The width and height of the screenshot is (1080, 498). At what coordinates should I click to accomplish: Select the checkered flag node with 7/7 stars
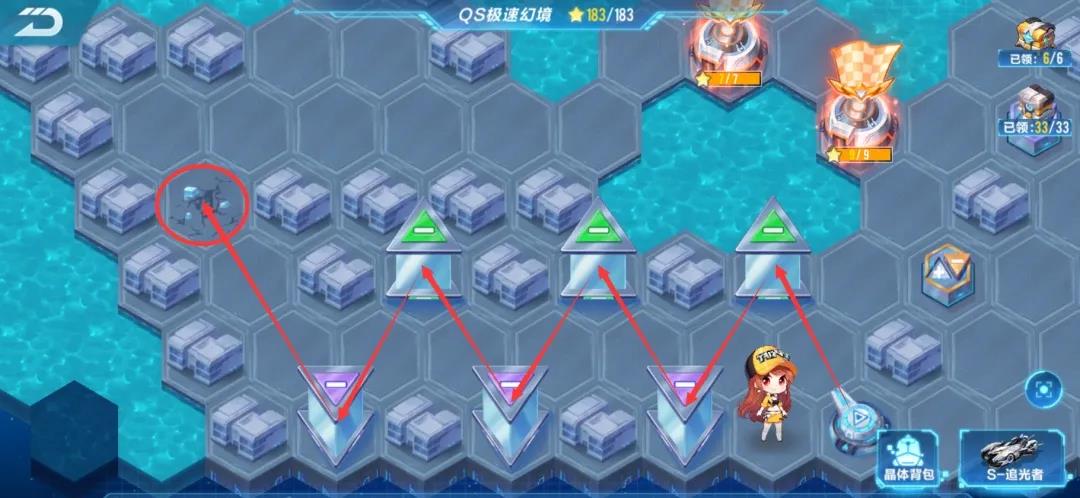pos(727,40)
